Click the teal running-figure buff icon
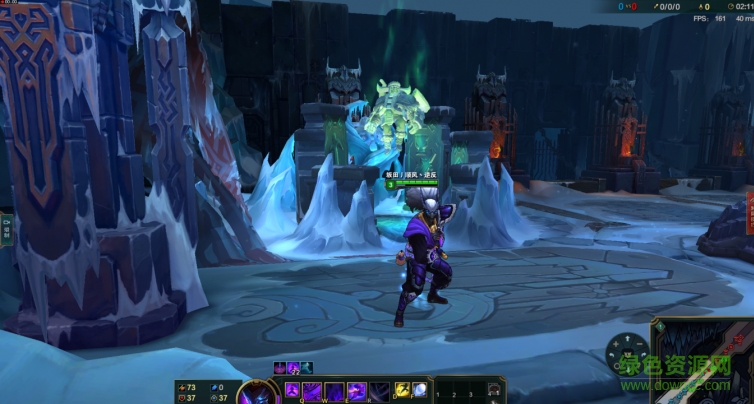The width and height of the screenshot is (754, 404). (306, 367)
